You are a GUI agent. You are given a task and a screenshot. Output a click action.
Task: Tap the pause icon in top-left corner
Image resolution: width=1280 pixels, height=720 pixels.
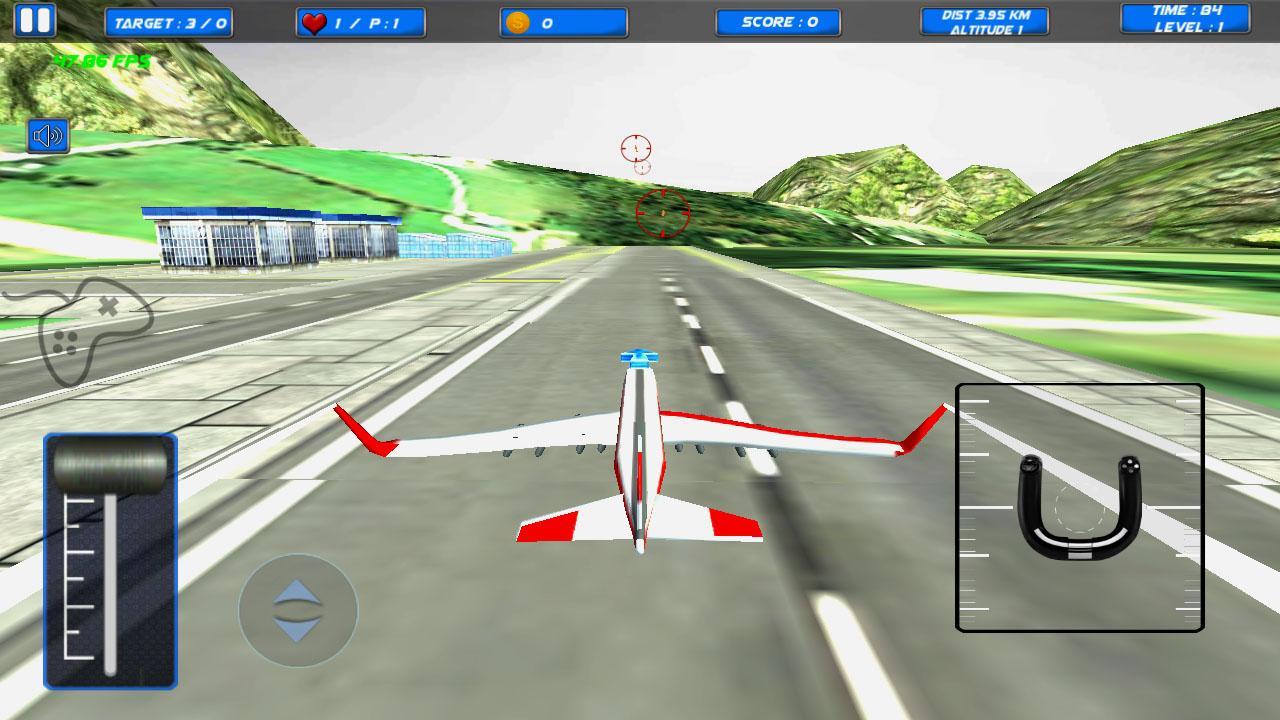[x=38, y=18]
